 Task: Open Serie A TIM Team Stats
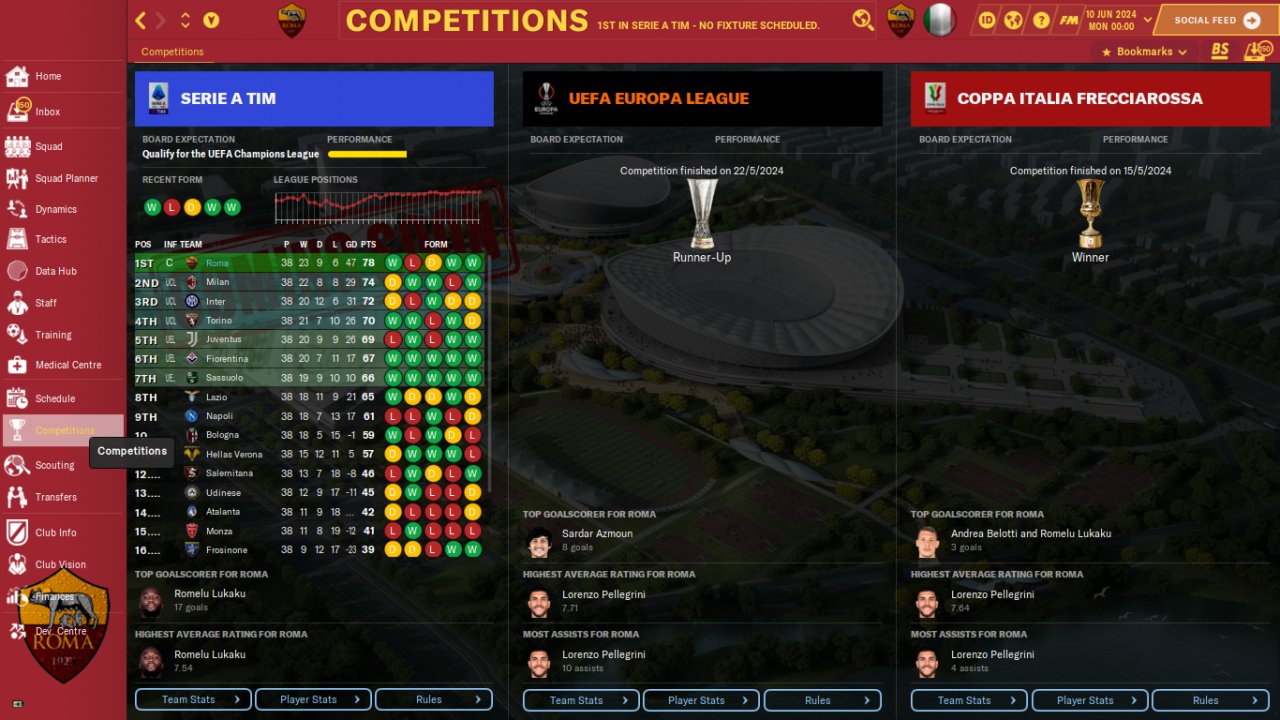click(193, 699)
